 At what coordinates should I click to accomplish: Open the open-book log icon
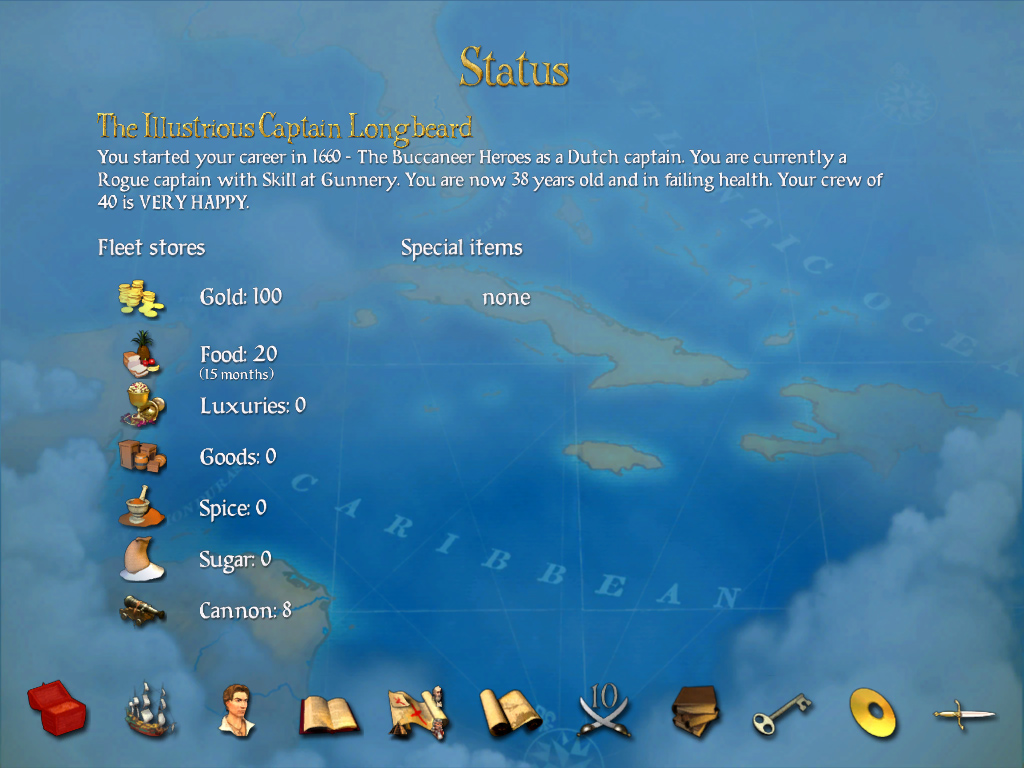coord(329,714)
